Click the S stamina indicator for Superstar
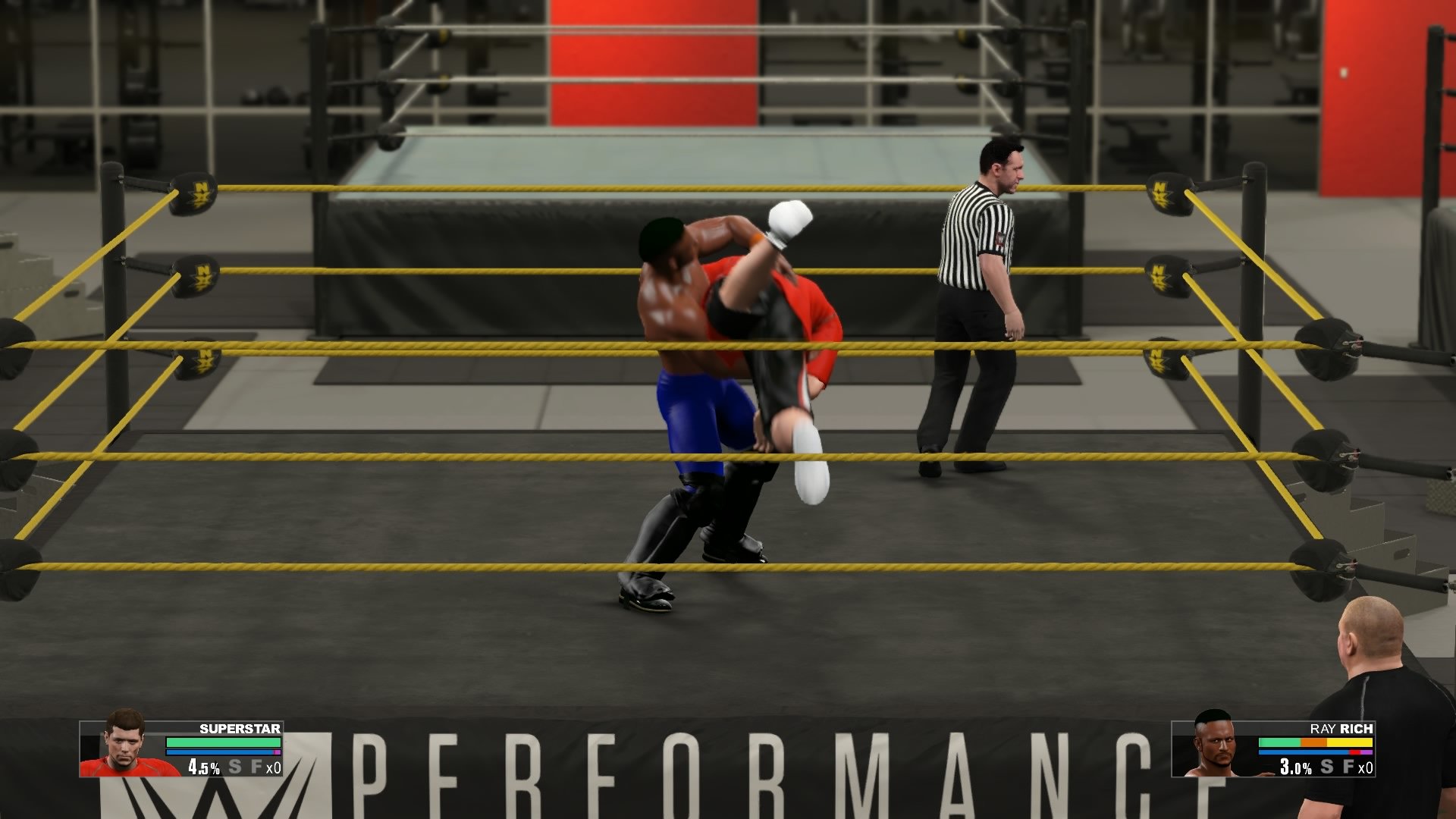This screenshot has height=819, width=1456. pos(234,768)
